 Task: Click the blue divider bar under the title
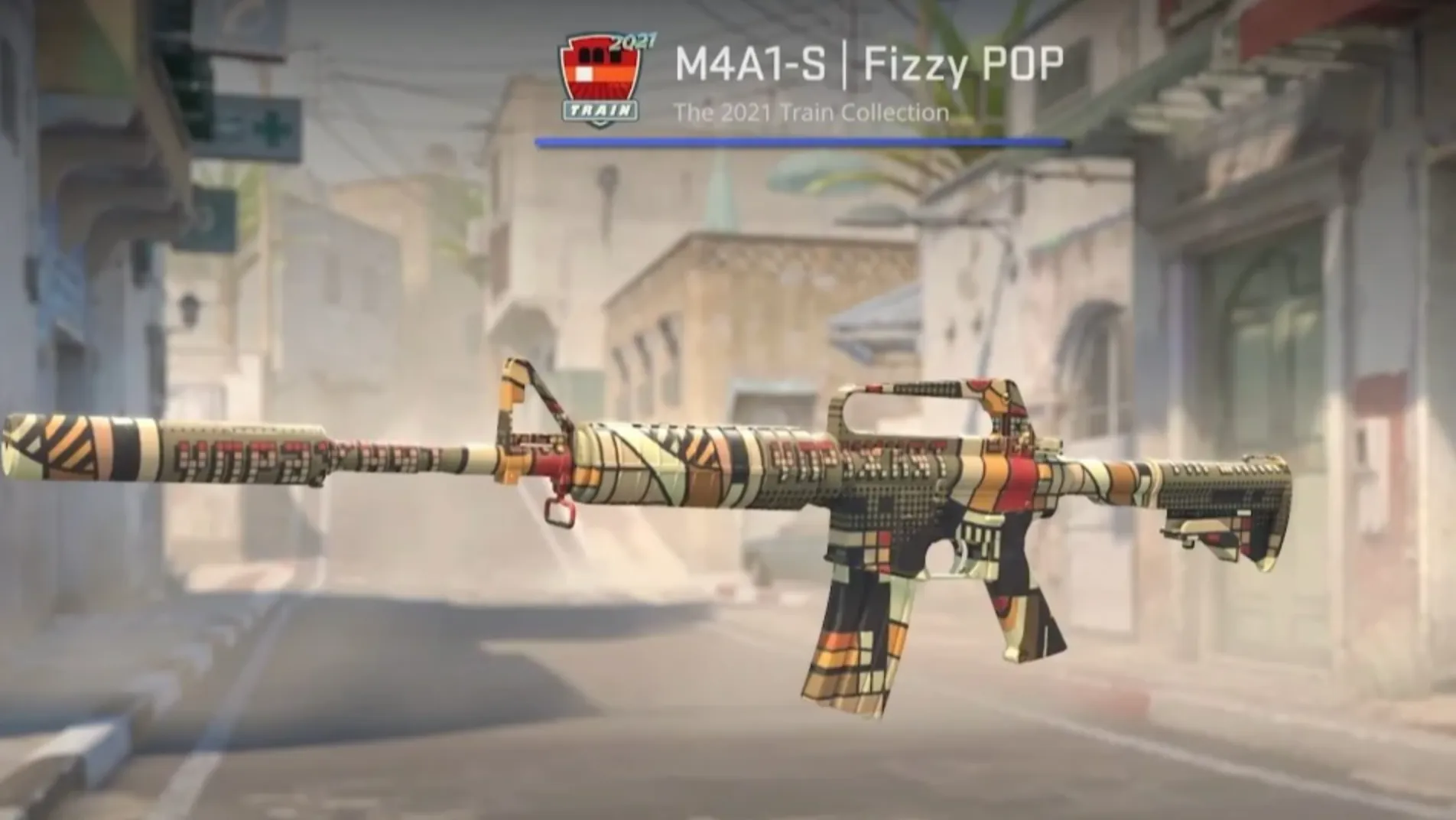tap(803, 141)
